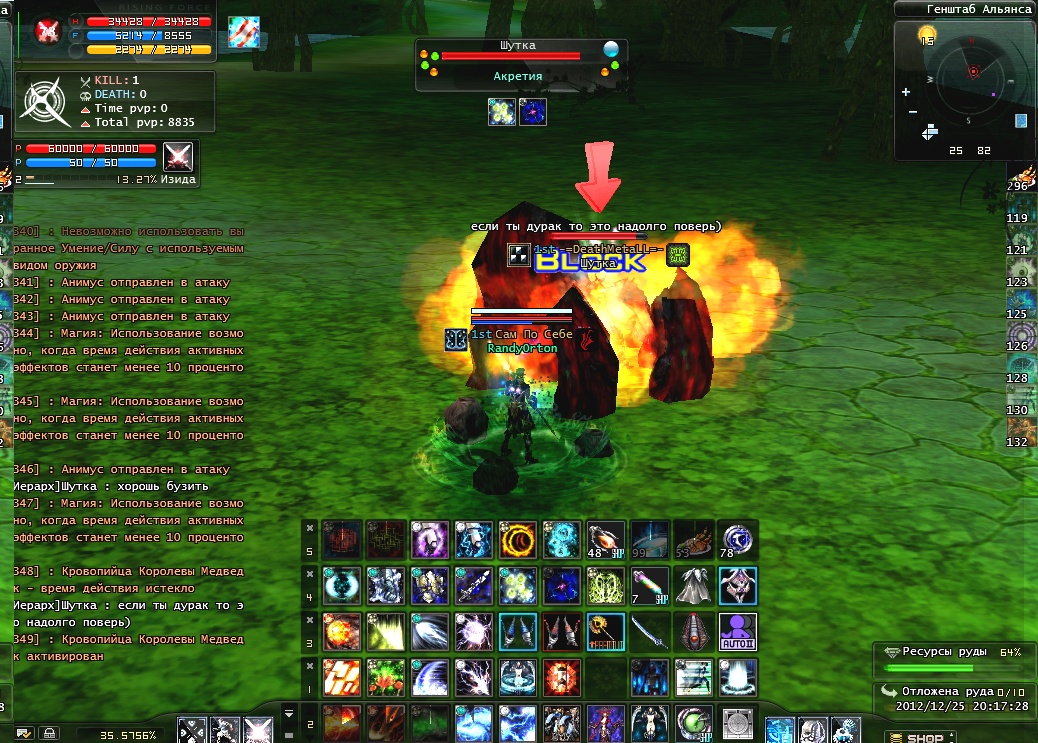Image resolution: width=1038 pixels, height=743 pixels.
Task: Open the map icon beside the radar
Action: click(1021, 121)
